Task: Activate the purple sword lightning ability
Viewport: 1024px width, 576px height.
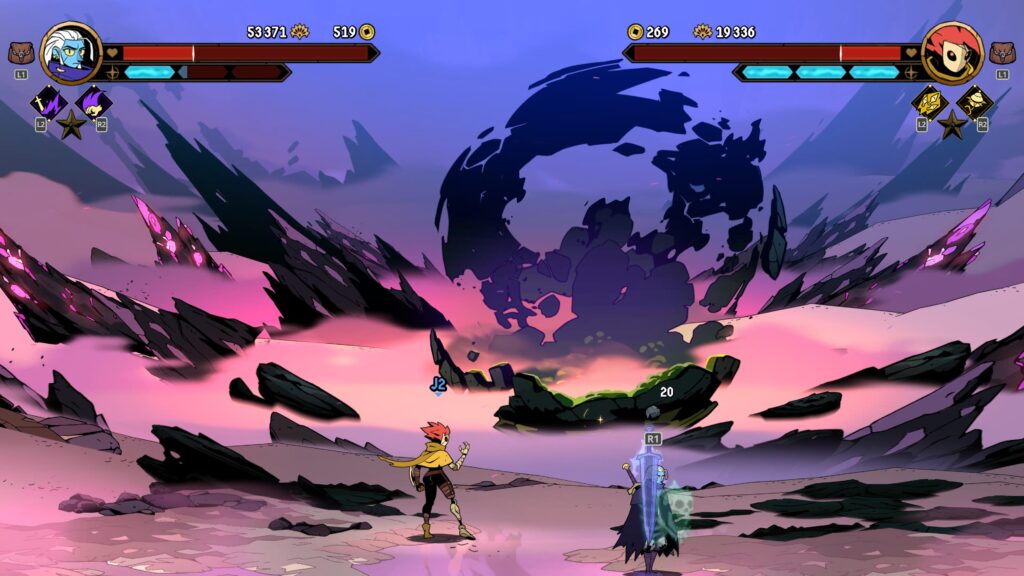Action: [47, 101]
